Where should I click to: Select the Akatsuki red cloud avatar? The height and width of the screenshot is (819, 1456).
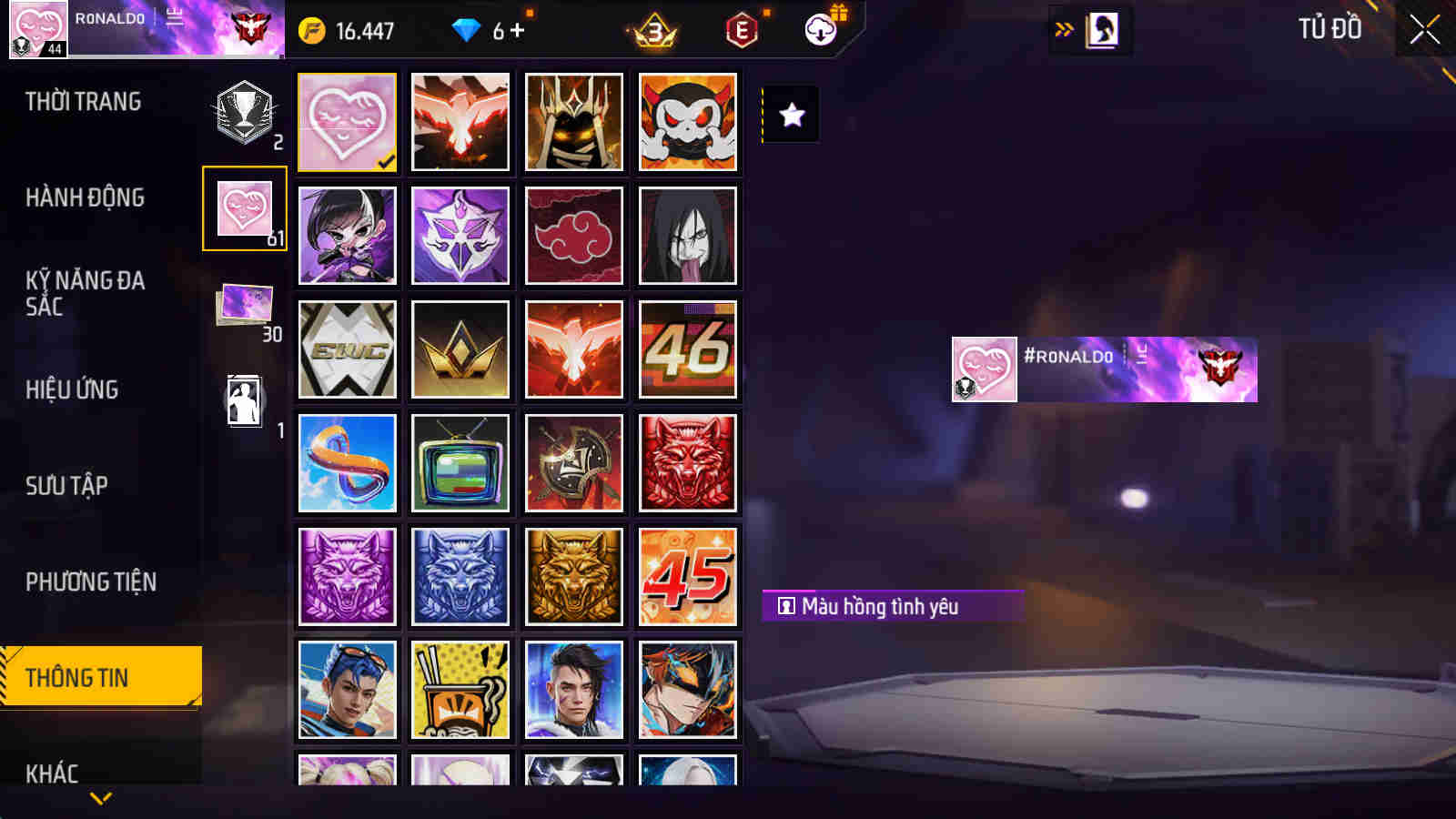(x=574, y=234)
